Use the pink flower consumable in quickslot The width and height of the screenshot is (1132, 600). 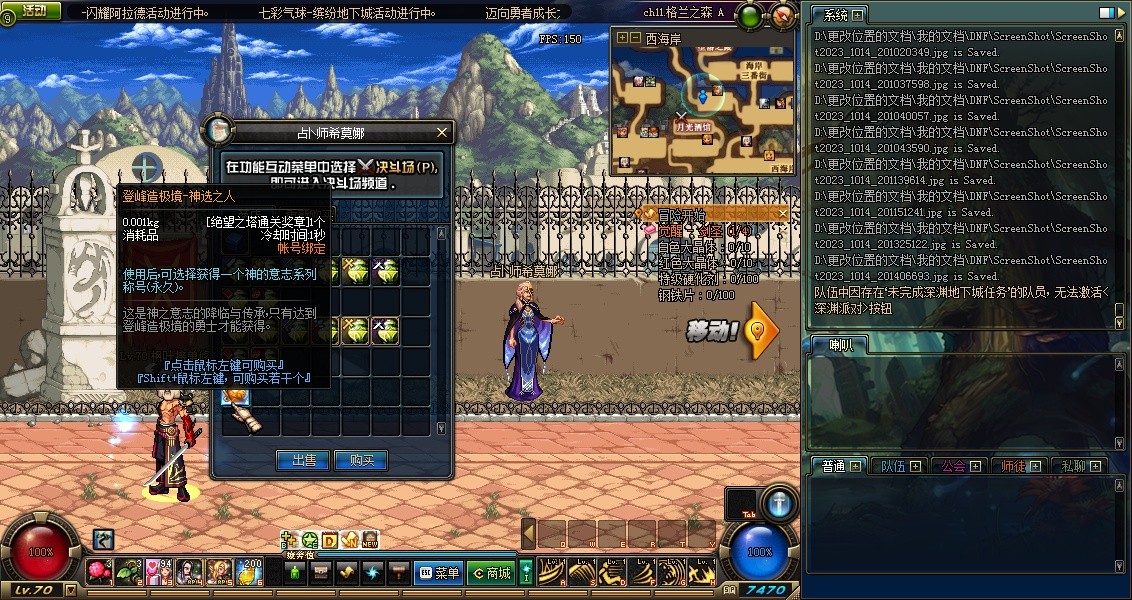tap(98, 572)
